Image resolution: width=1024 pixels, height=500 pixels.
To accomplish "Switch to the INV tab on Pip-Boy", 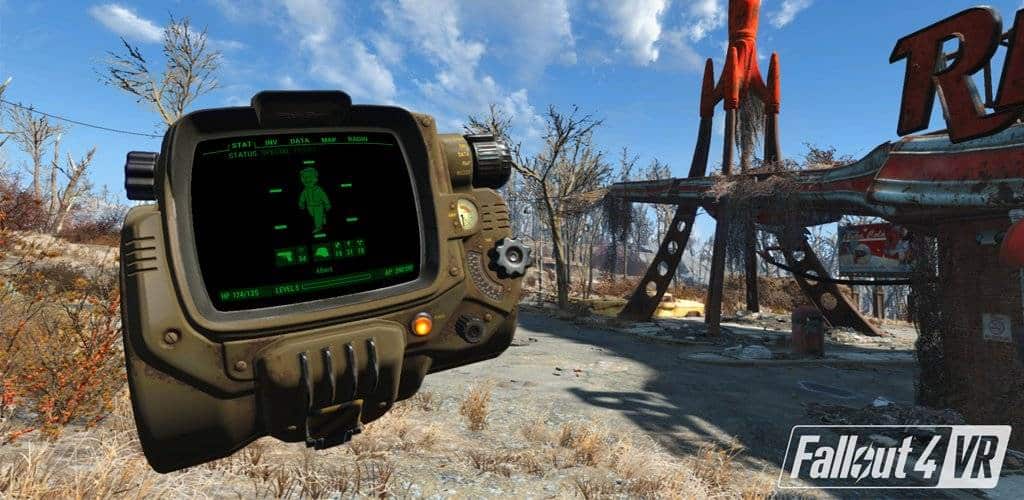I will click(270, 143).
